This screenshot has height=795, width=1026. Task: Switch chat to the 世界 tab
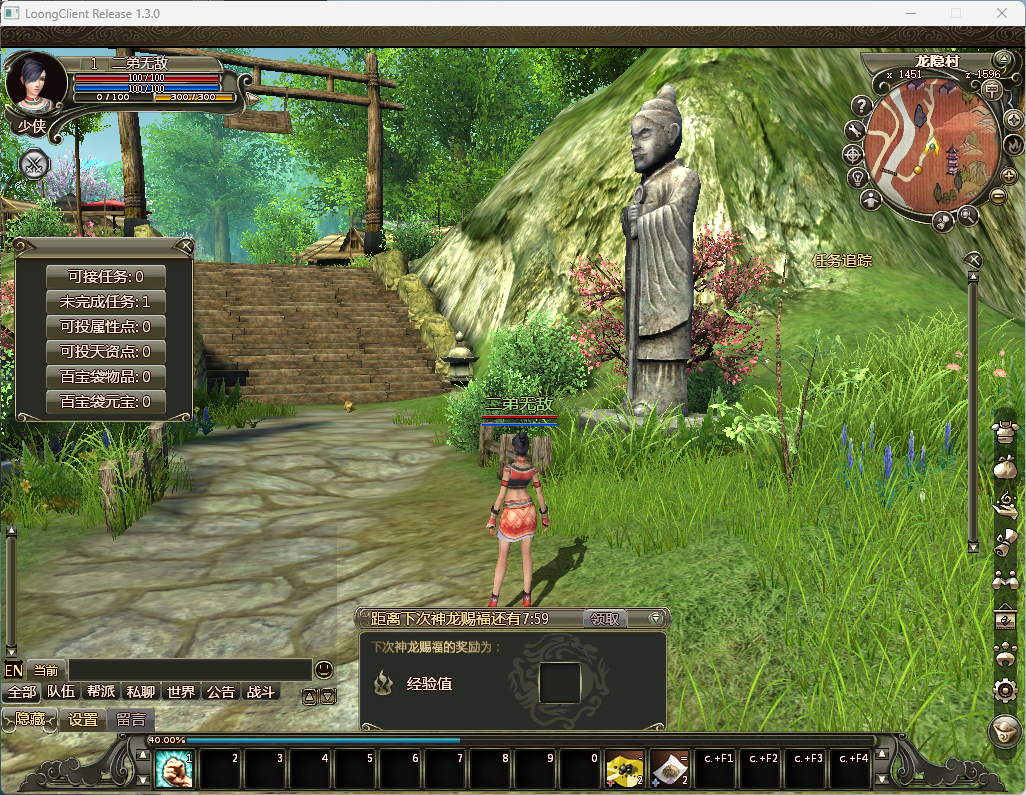point(181,692)
